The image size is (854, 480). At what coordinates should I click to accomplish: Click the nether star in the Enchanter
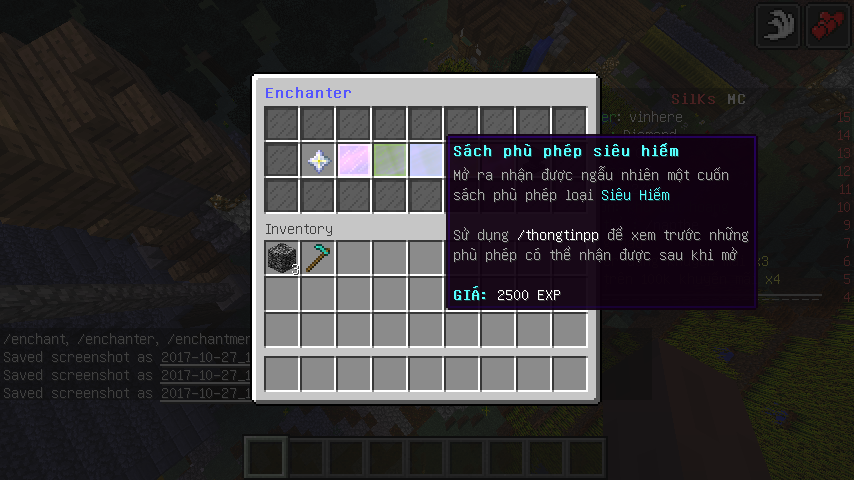pyautogui.click(x=318, y=160)
